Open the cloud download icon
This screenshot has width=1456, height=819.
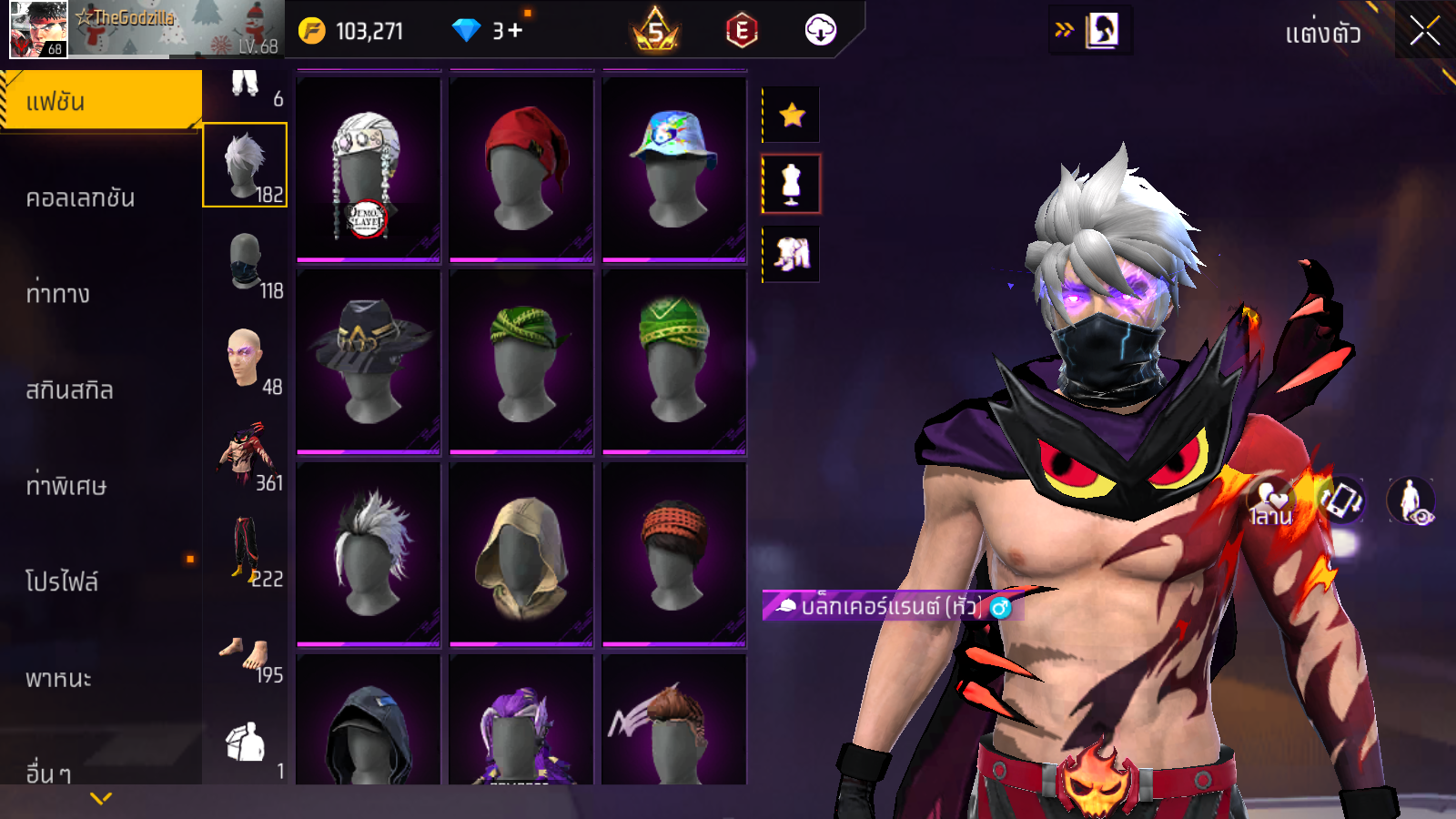(x=820, y=30)
